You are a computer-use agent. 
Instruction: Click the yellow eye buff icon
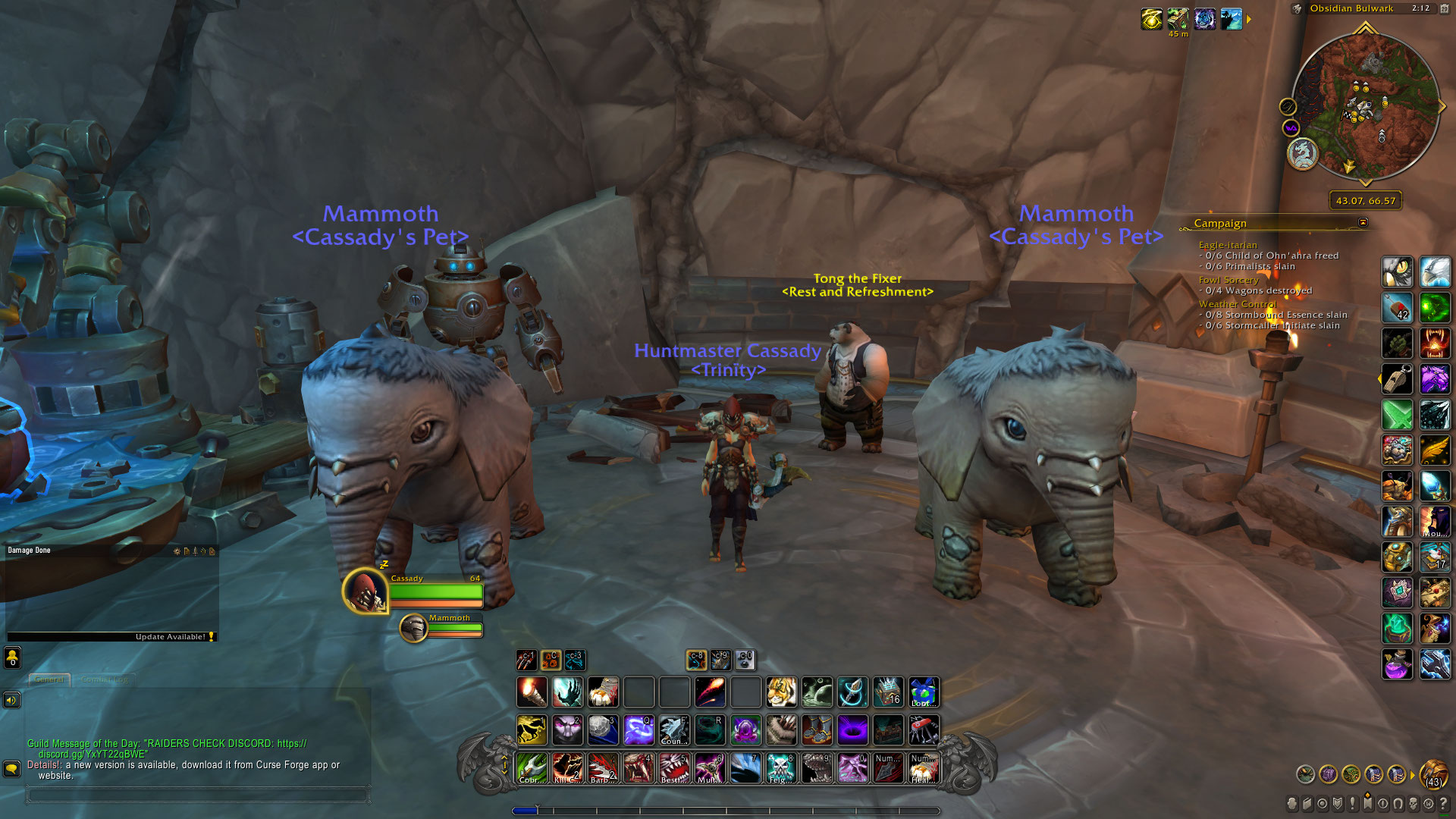[x=1151, y=19]
